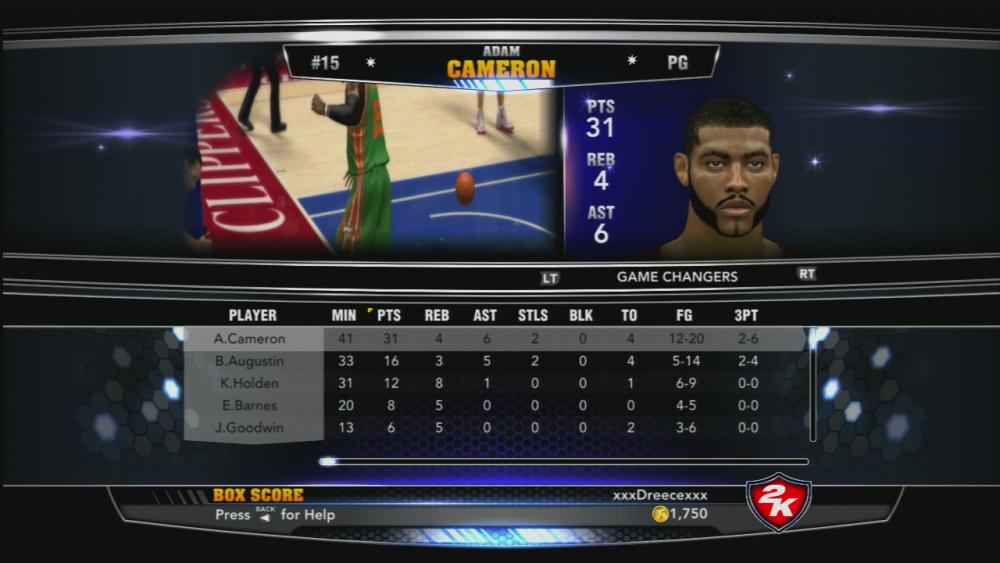Switch the Game Changers tab

677,276
